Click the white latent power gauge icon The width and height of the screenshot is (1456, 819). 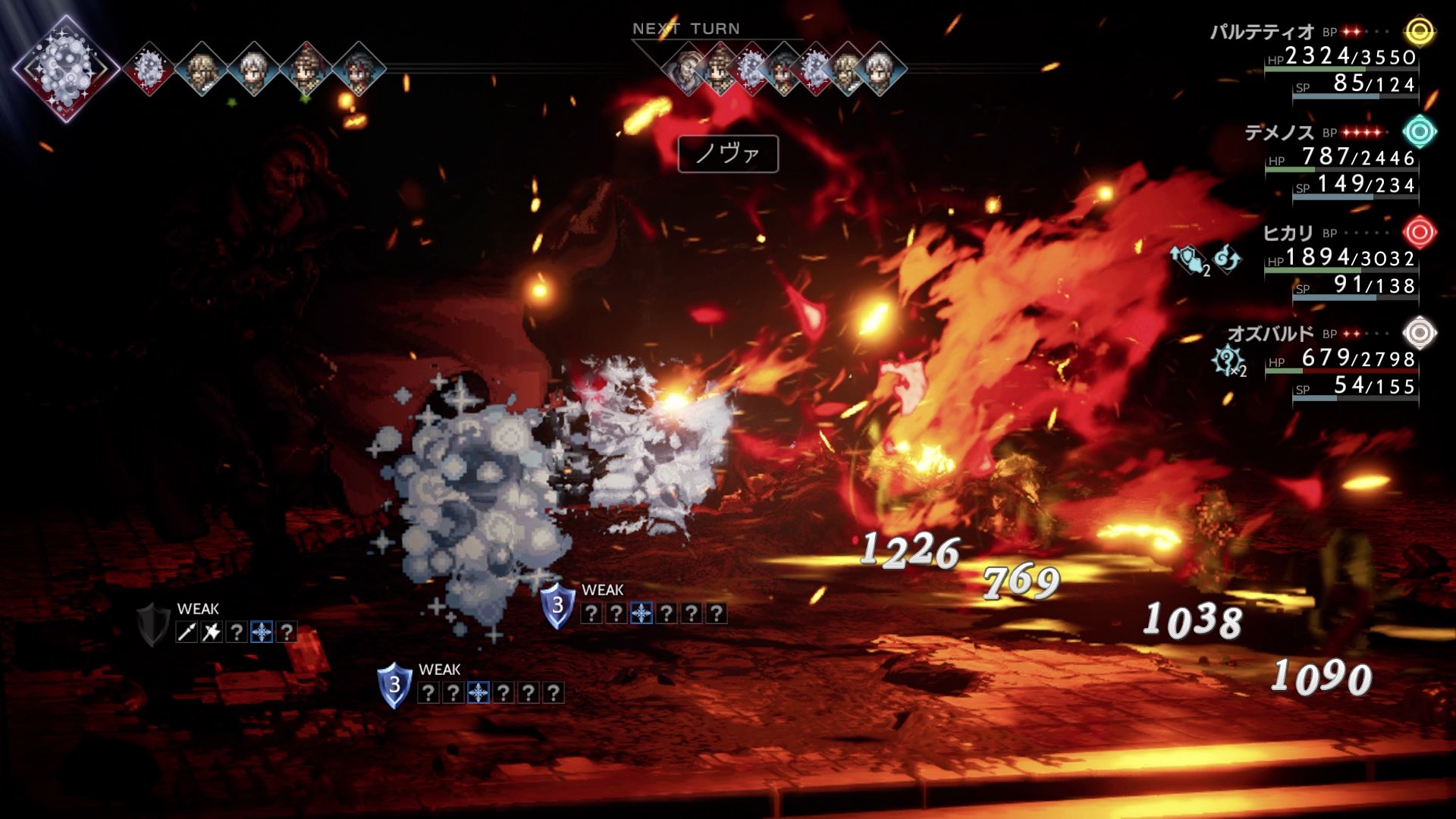click(1420, 333)
